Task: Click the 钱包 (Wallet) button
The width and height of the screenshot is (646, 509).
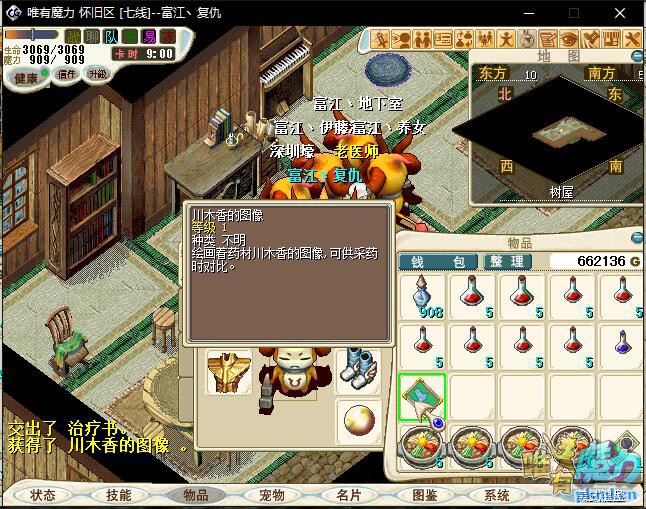Action: (x=439, y=261)
